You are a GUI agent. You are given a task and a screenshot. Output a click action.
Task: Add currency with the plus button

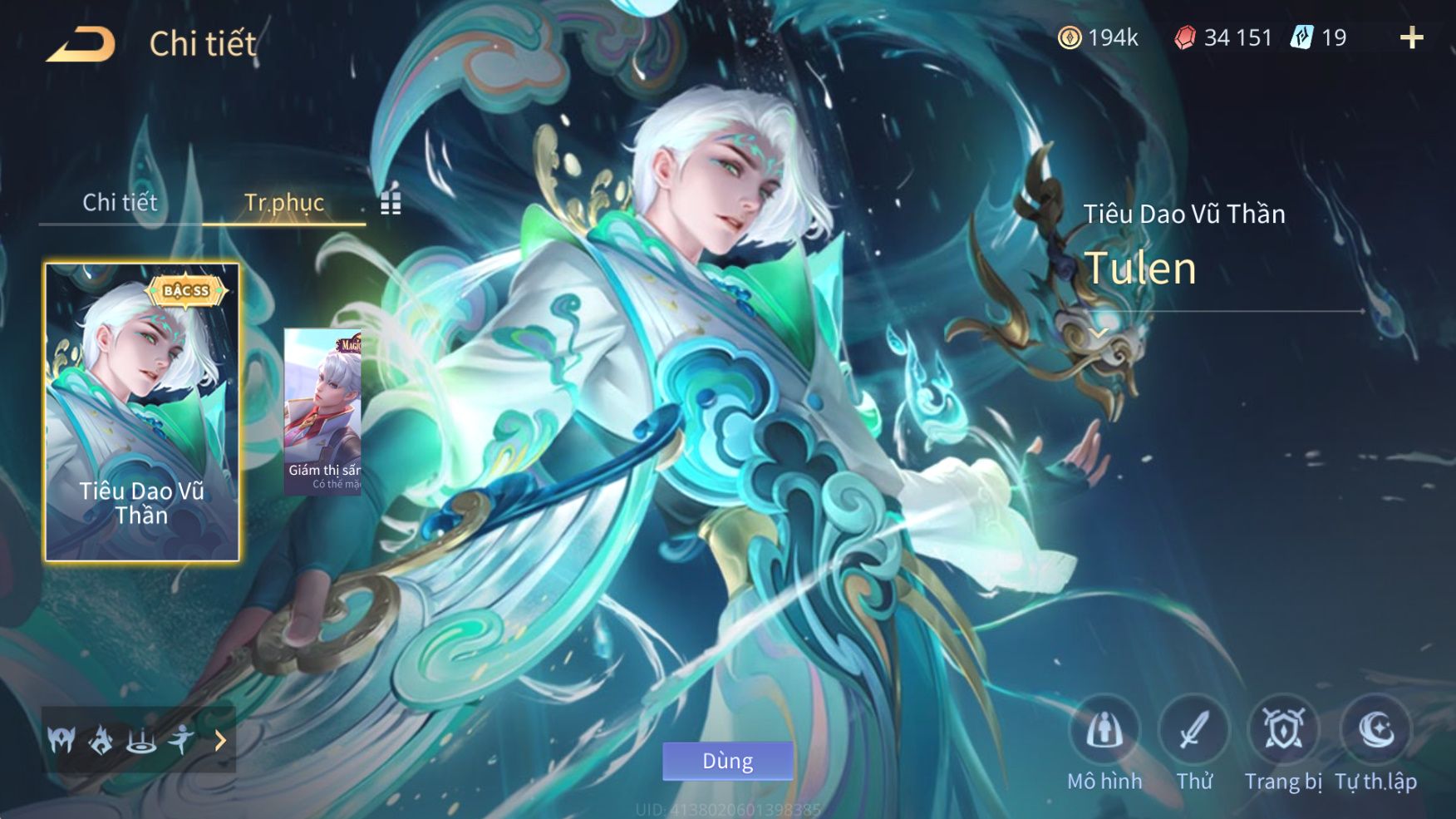pyautogui.click(x=1411, y=37)
